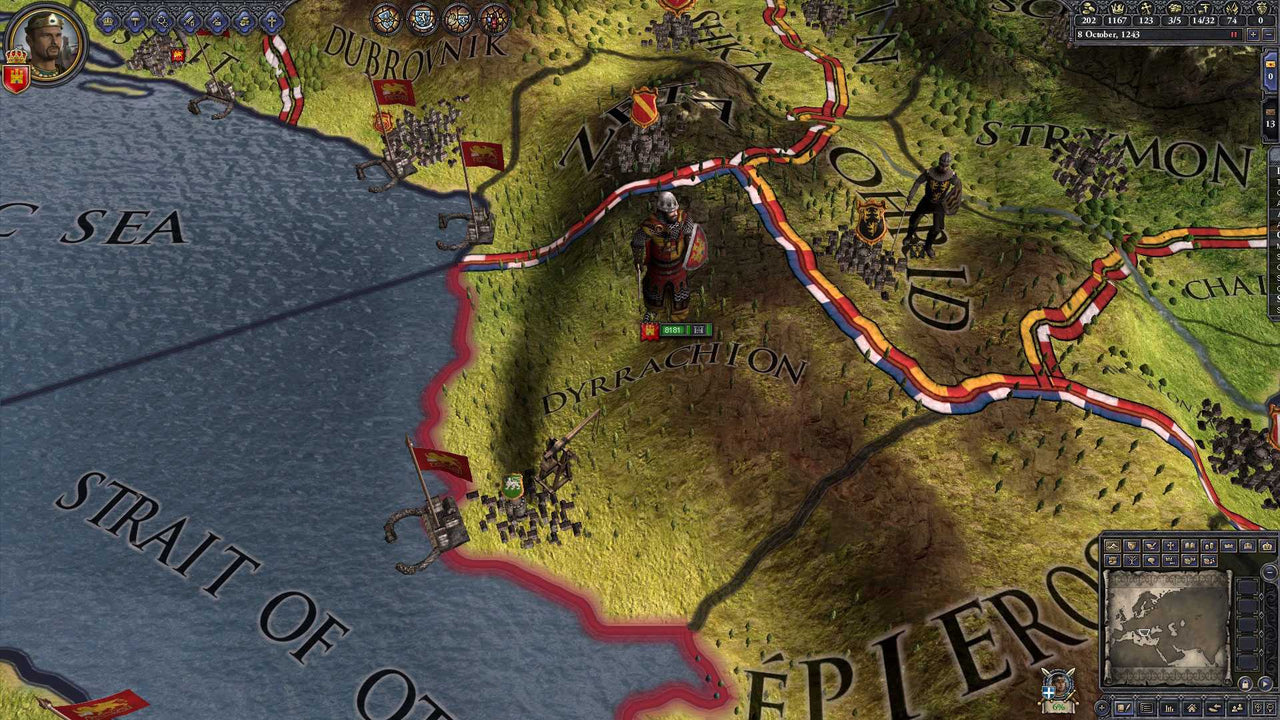Pause the game with the pause button

[x=1233, y=34]
